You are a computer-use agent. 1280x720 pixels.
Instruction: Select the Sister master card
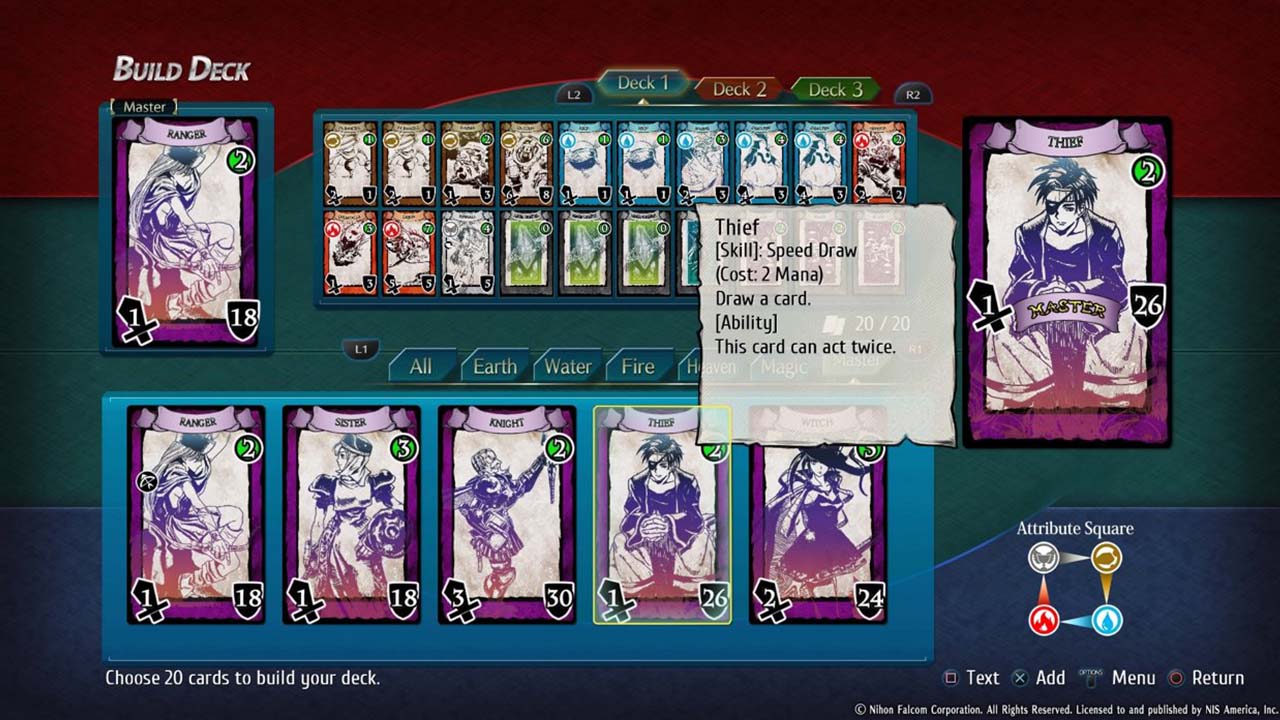[x=351, y=514]
